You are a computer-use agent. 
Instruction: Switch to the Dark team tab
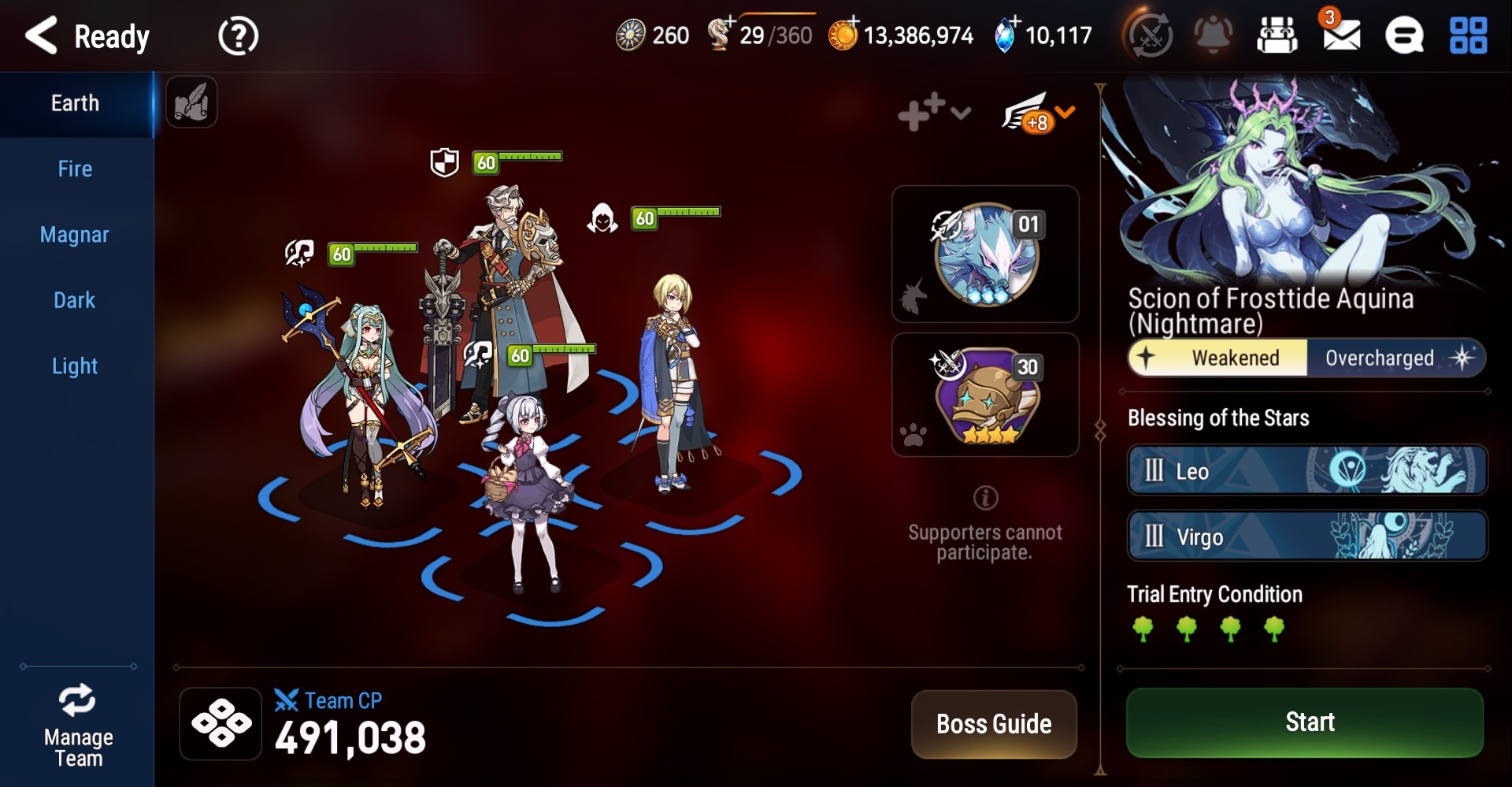pyautogui.click(x=75, y=300)
